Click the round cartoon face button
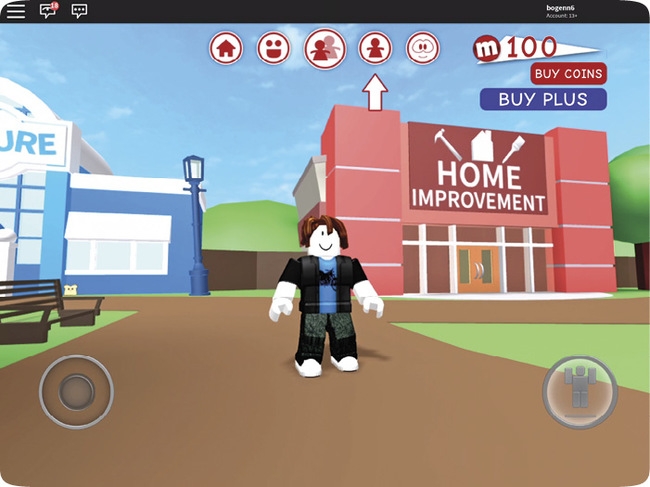650x487 pixels. pyautogui.click(x=423, y=47)
